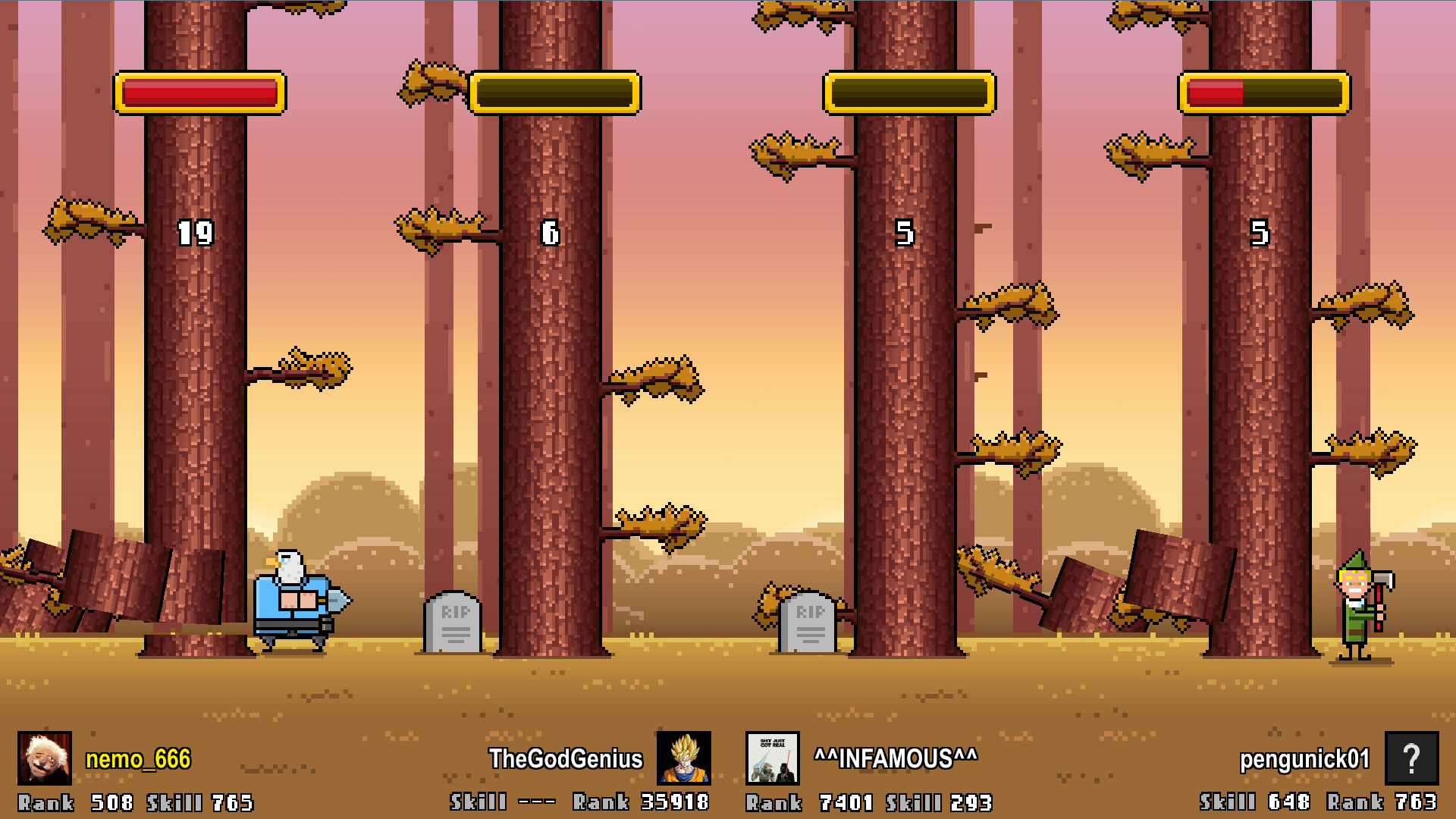Screen dimensions: 1456x819
Task: Select TheGodGenius's Goku avatar
Action: (x=682, y=758)
